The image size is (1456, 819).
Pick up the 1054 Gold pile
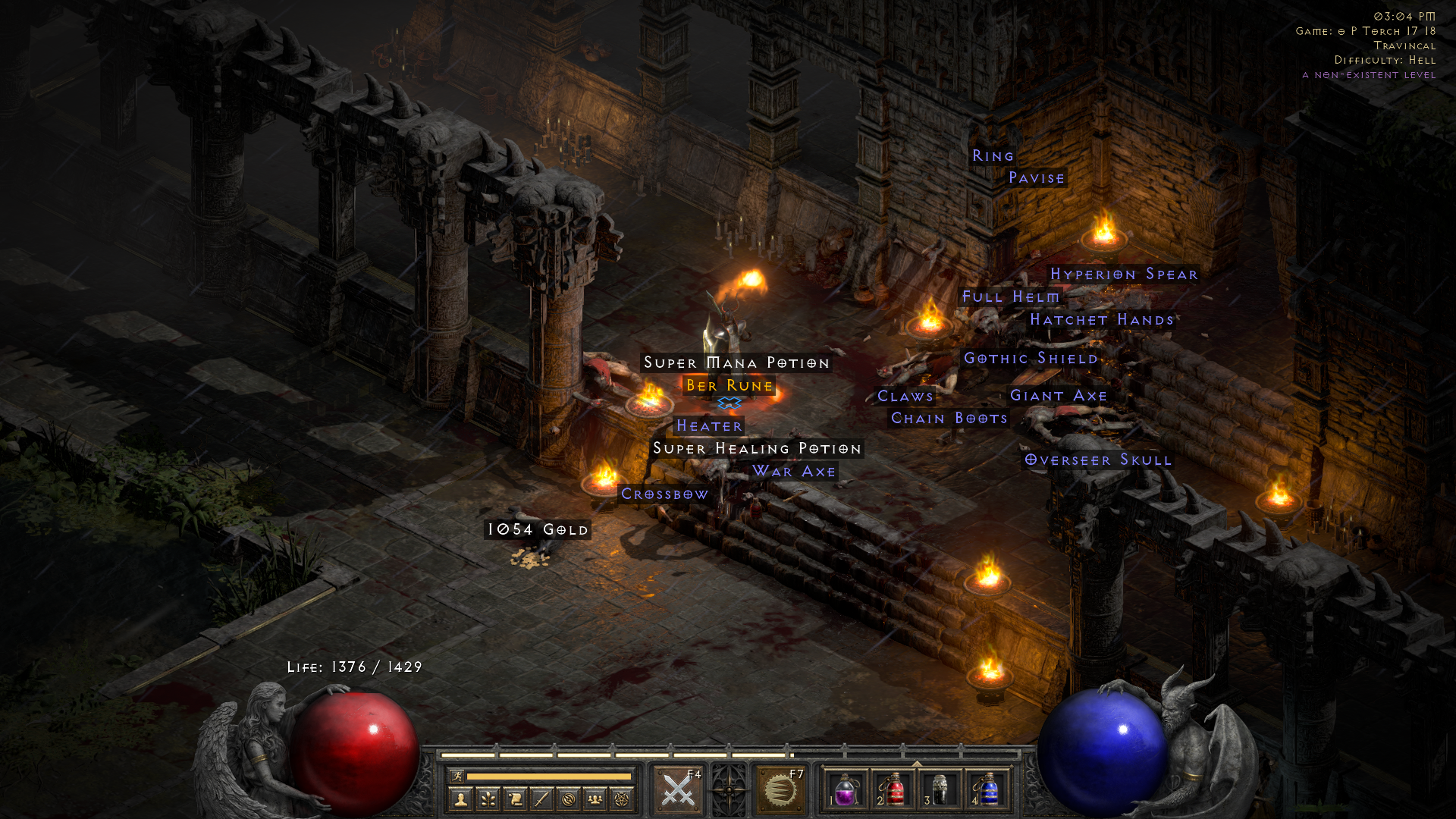[536, 530]
